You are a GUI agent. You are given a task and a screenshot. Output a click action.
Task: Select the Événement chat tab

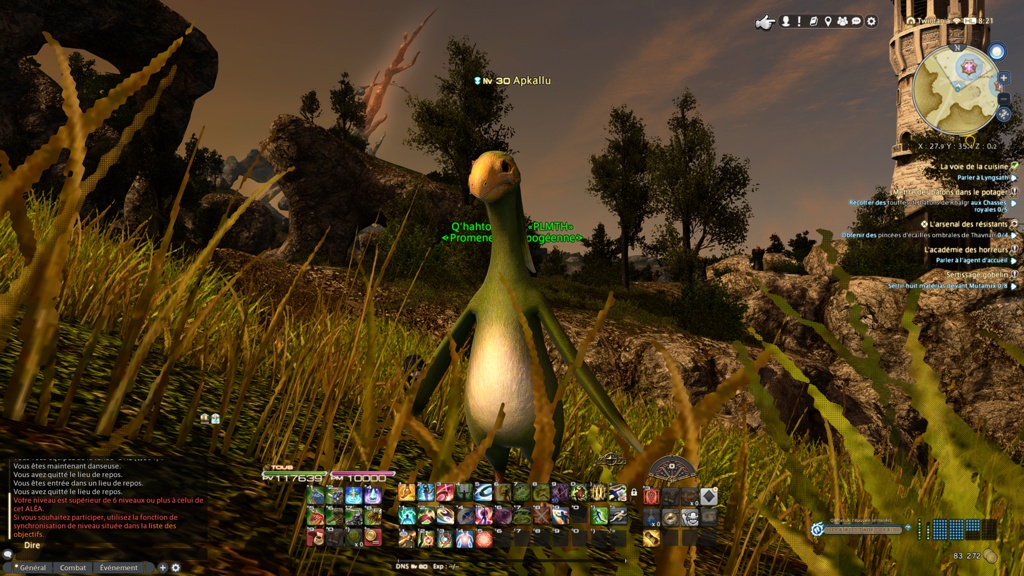118,567
